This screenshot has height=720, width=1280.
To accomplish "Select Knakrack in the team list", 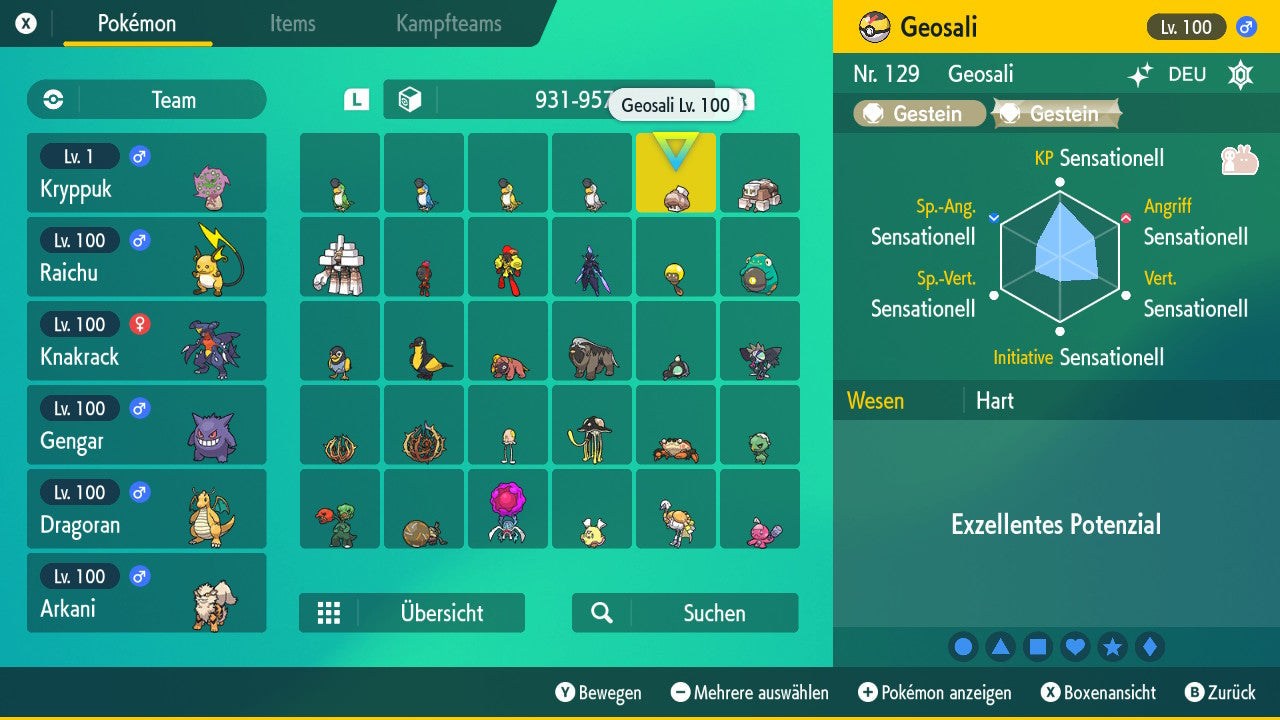I will 147,340.
